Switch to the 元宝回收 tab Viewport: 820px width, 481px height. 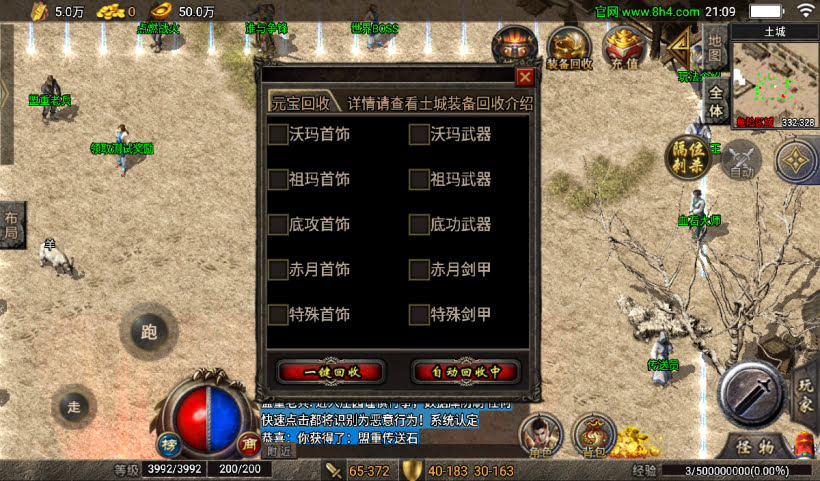[300, 103]
